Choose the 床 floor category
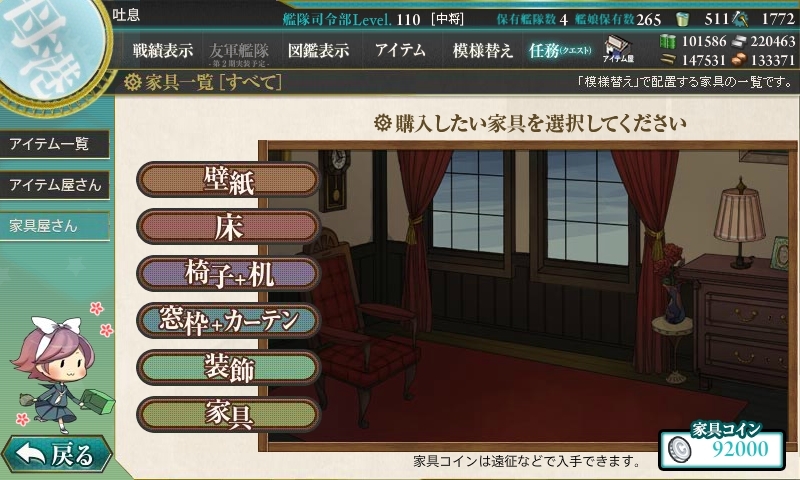The height and width of the screenshot is (480, 800). point(228,226)
